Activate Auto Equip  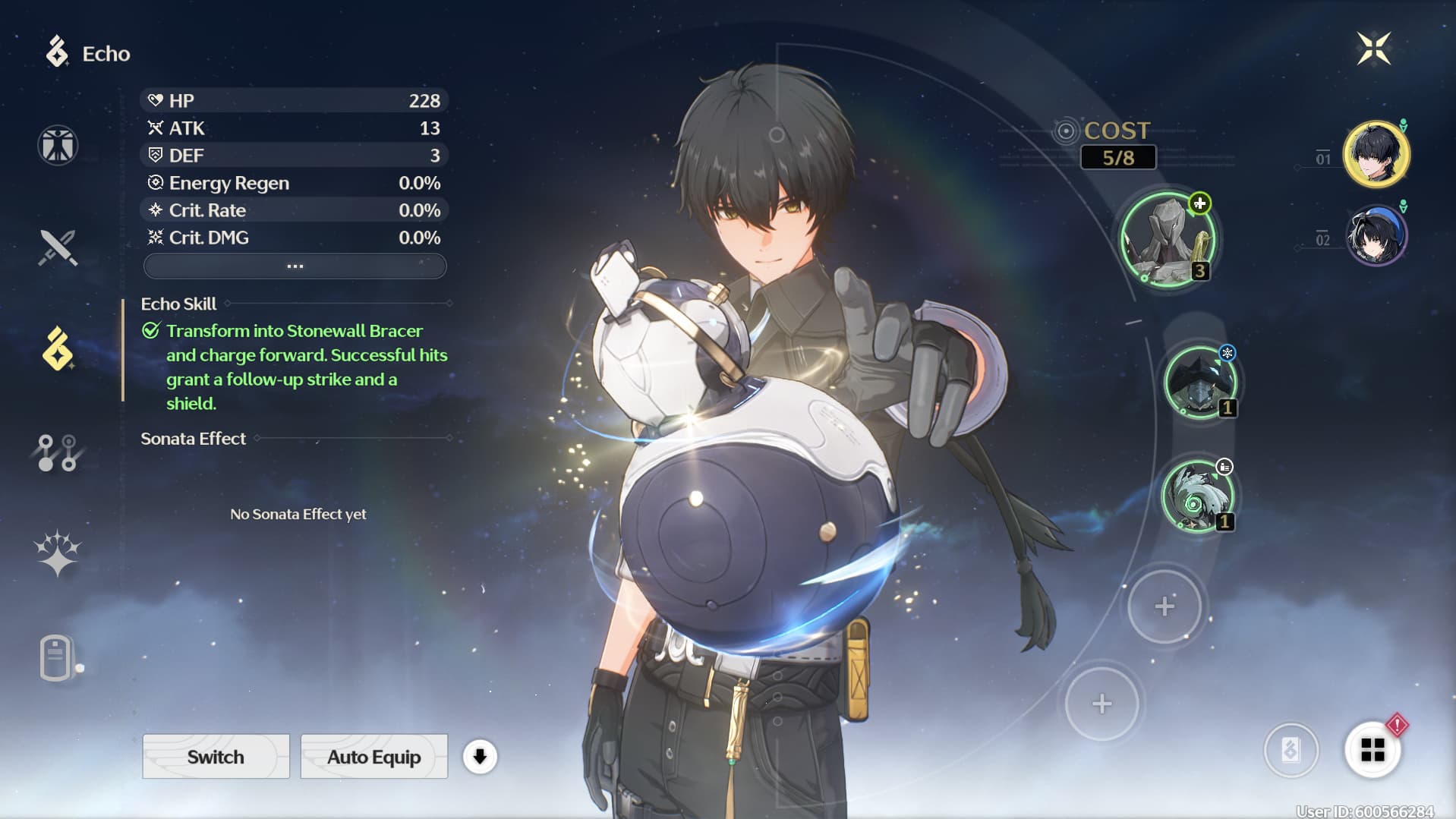373,757
